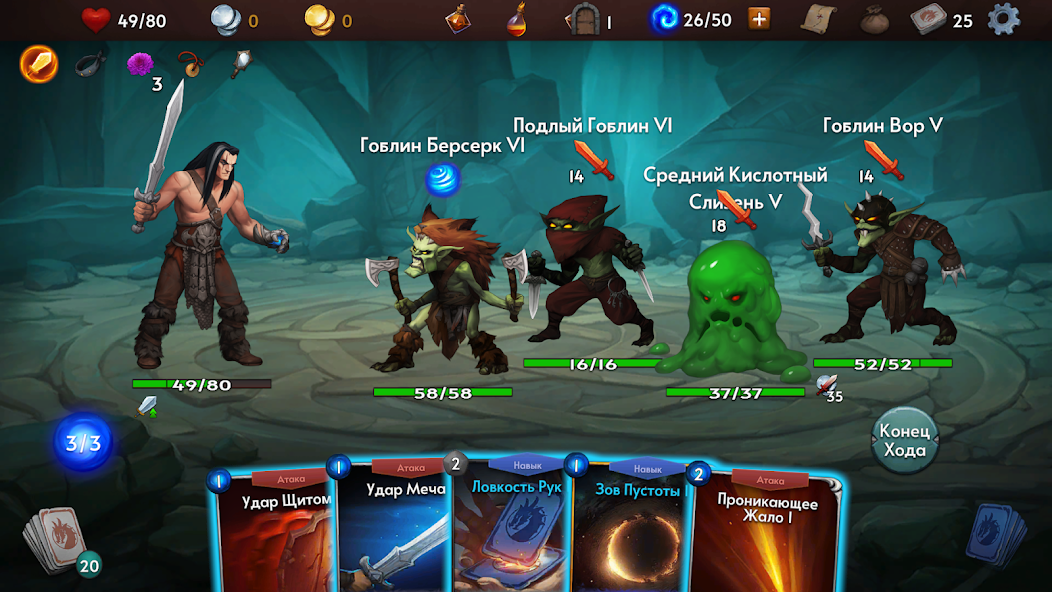Use the round red potion flask
1052x592 pixels.
click(x=516, y=19)
